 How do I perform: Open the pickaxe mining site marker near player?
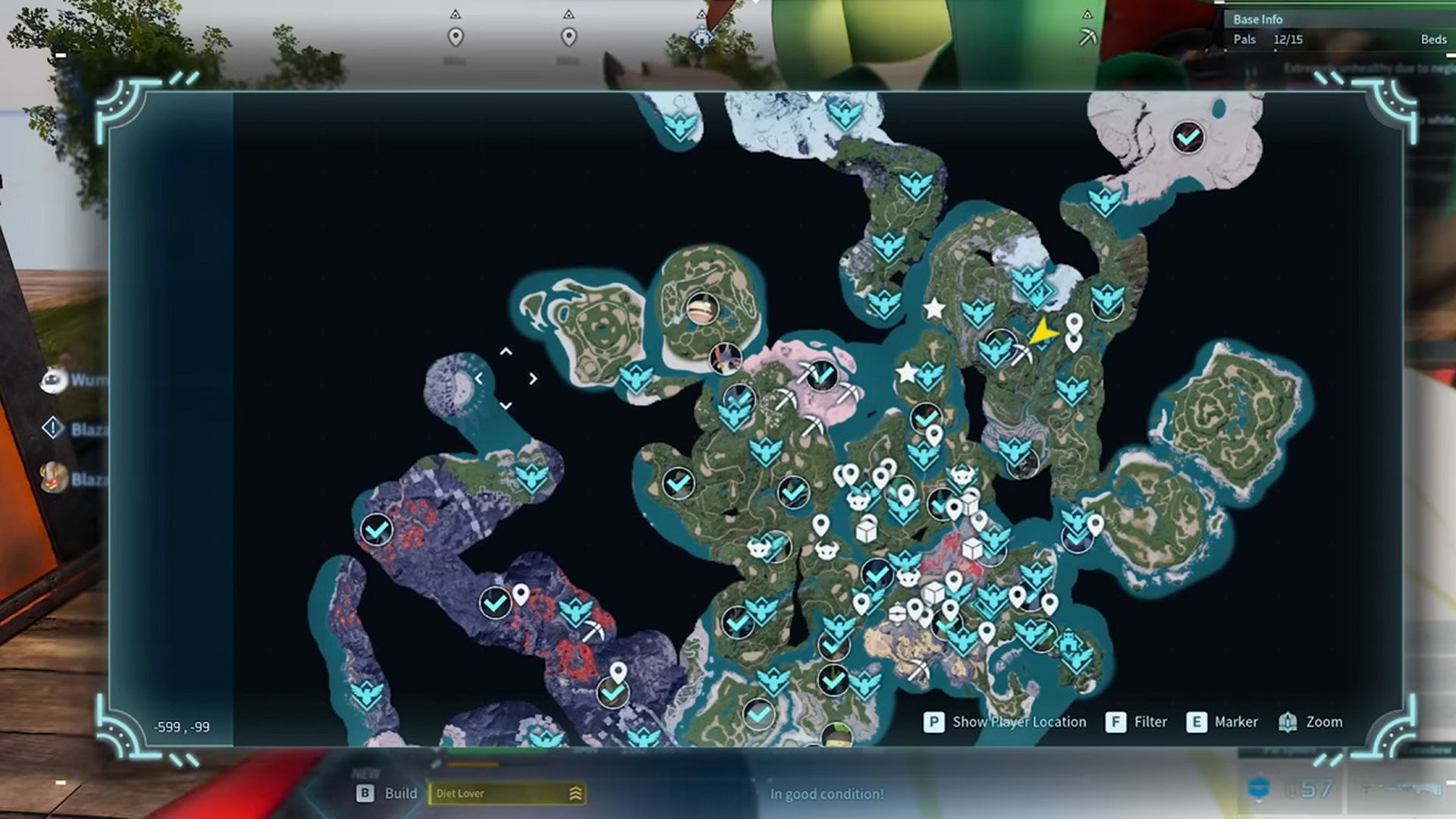click(x=1022, y=352)
